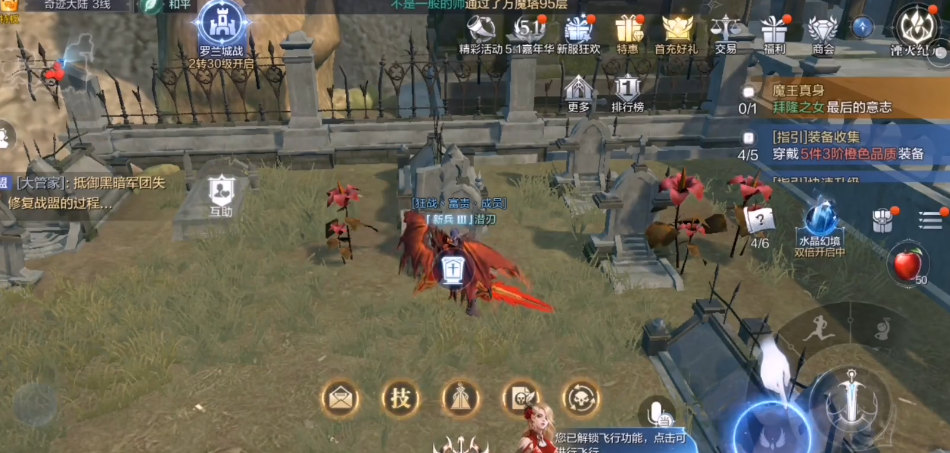Expand the 更多 more menu
The width and height of the screenshot is (950, 453).
click(x=579, y=92)
